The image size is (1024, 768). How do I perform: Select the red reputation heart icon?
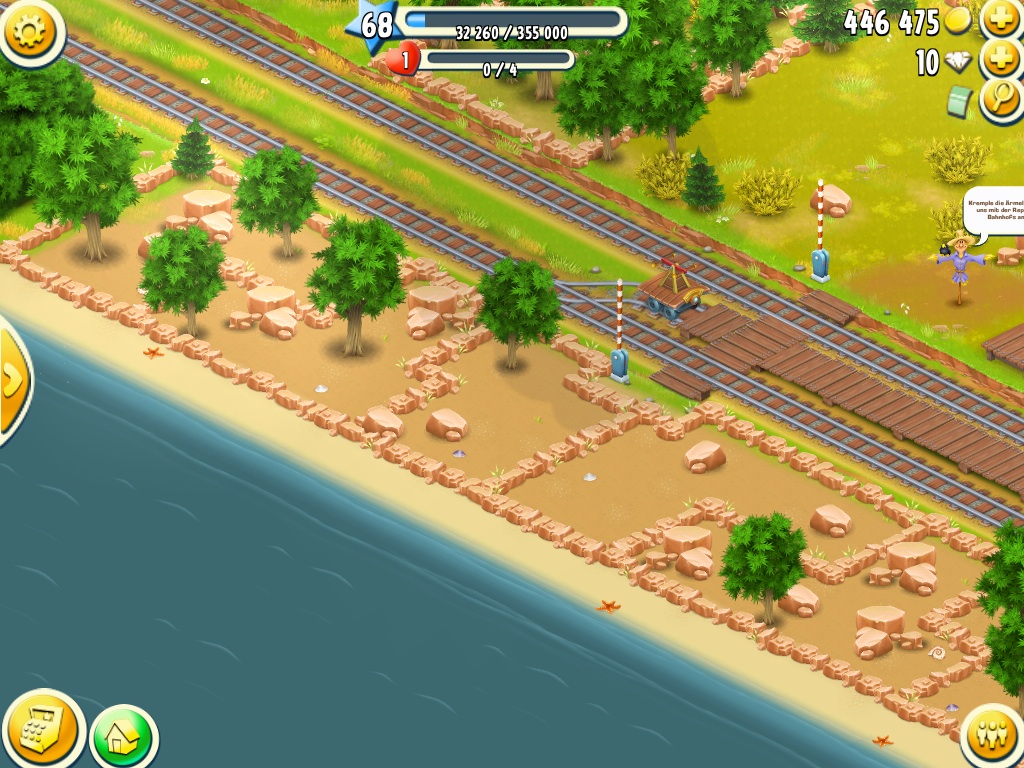click(403, 60)
